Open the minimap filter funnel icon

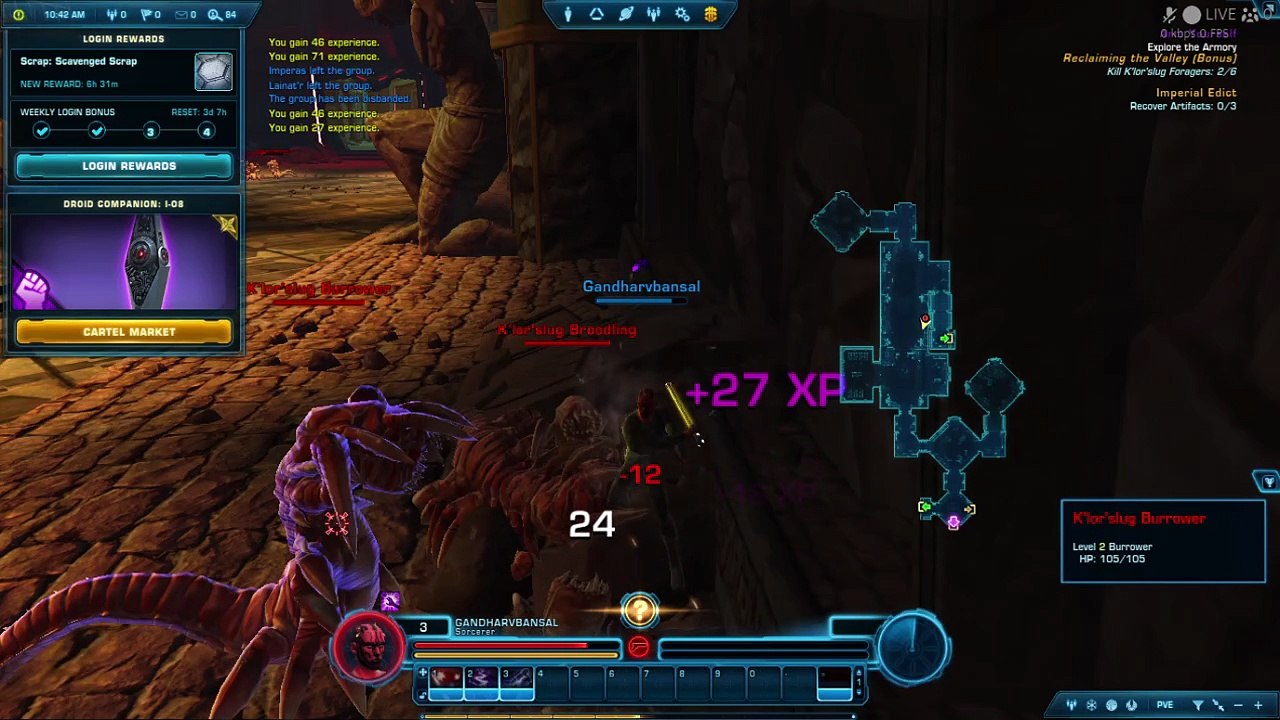click(x=1197, y=705)
